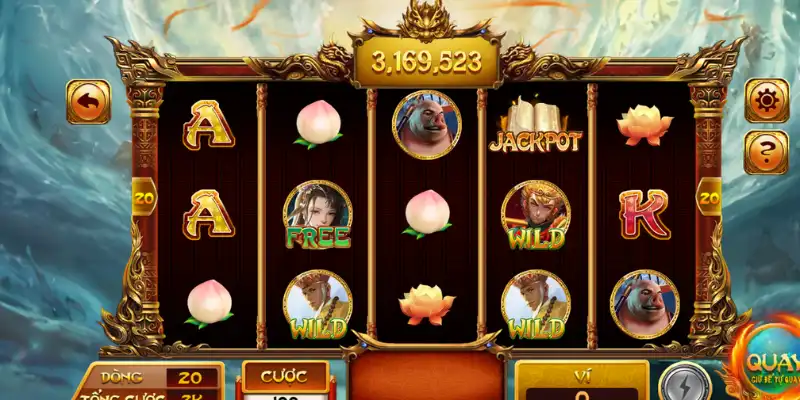Open the gear settings menu

(767, 101)
